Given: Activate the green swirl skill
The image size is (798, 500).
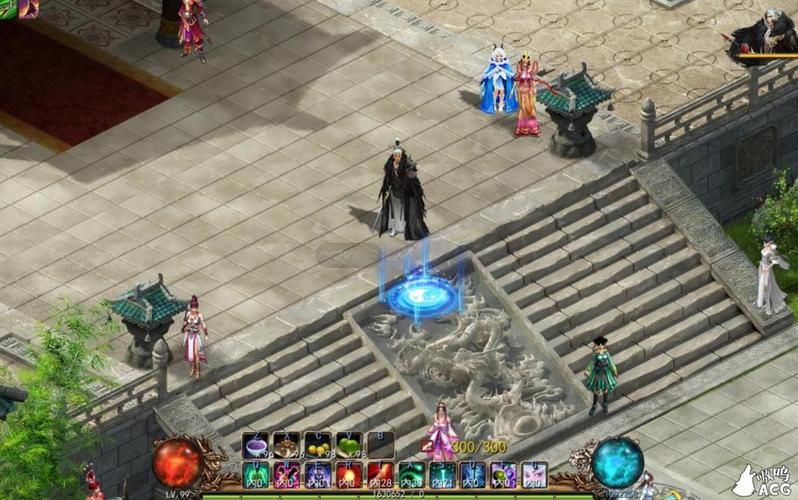Looking at the screenshot, I should [411, 474].
